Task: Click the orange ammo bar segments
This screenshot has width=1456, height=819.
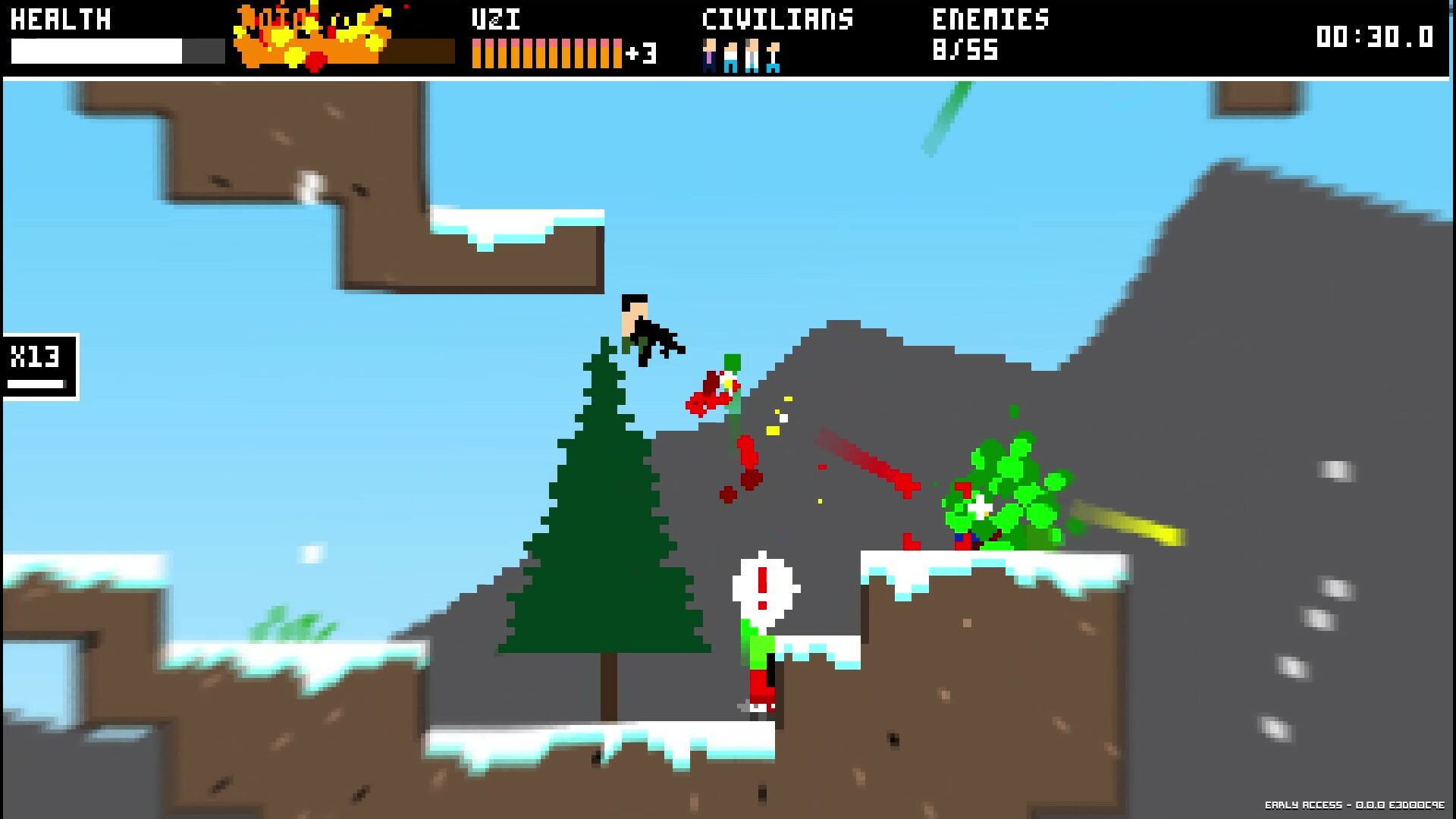Action: pos(546,52)
